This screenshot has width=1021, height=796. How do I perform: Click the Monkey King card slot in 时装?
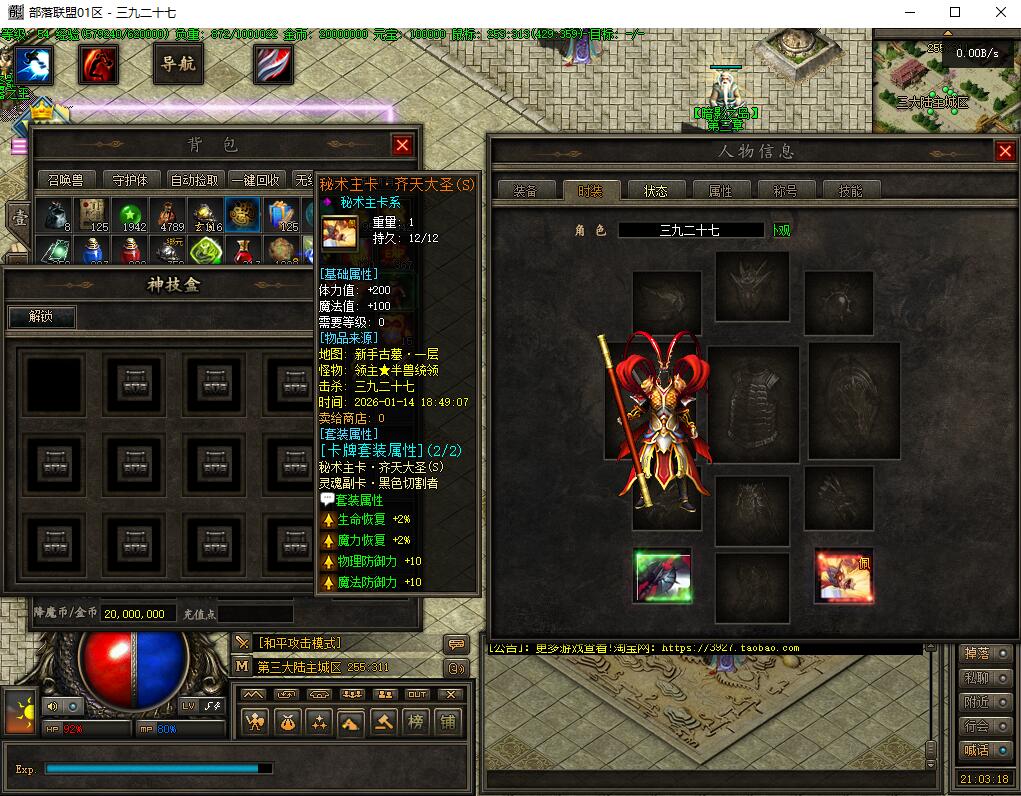[843, 577]
